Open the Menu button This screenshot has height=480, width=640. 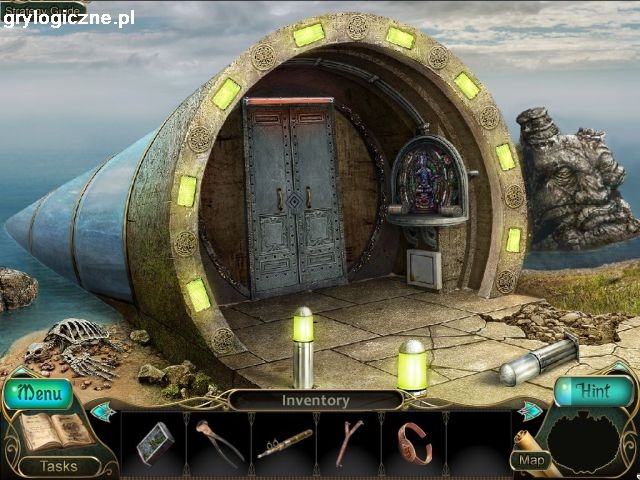point(38,393)
